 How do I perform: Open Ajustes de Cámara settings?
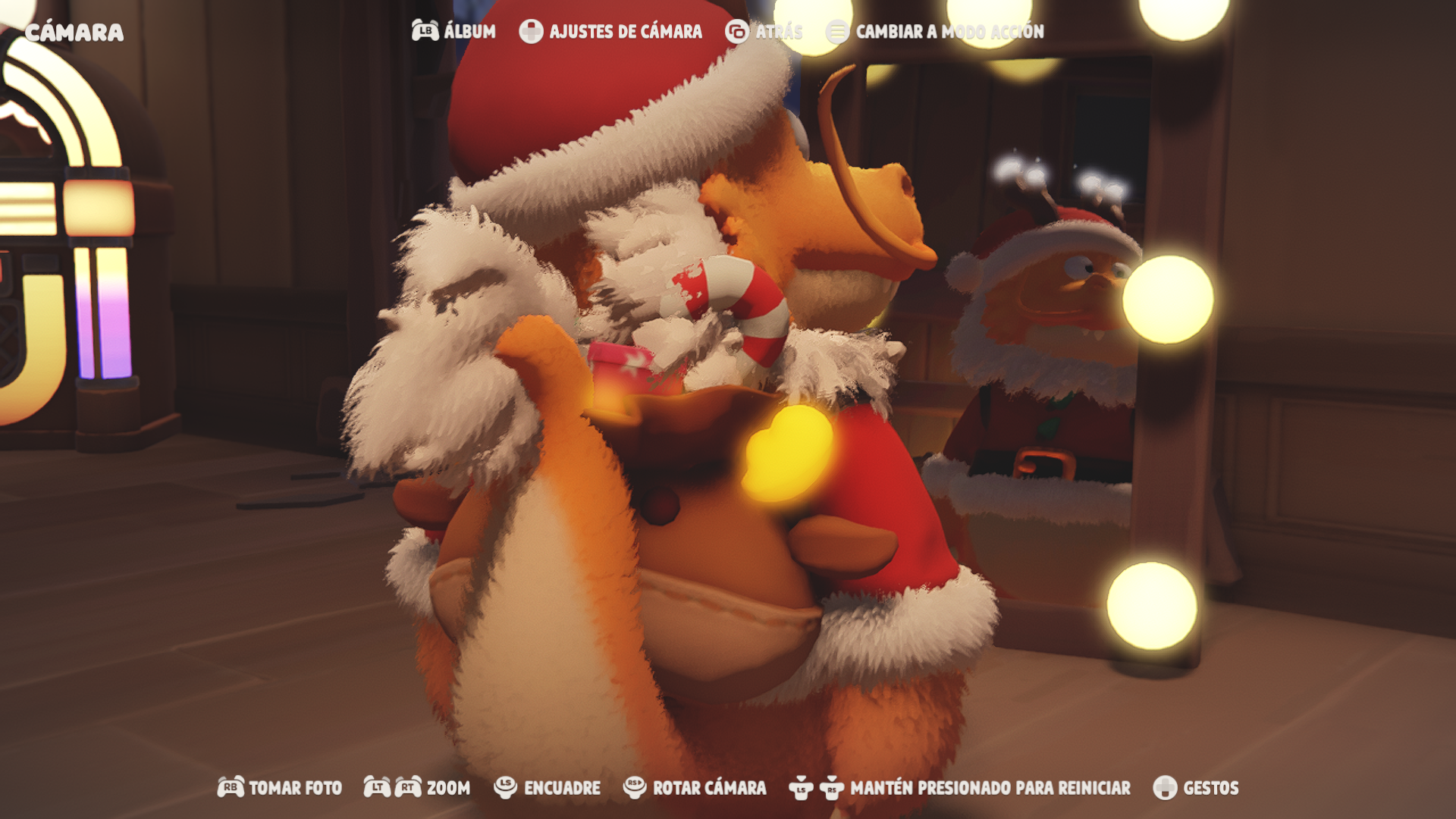click(x=611, y=31)
